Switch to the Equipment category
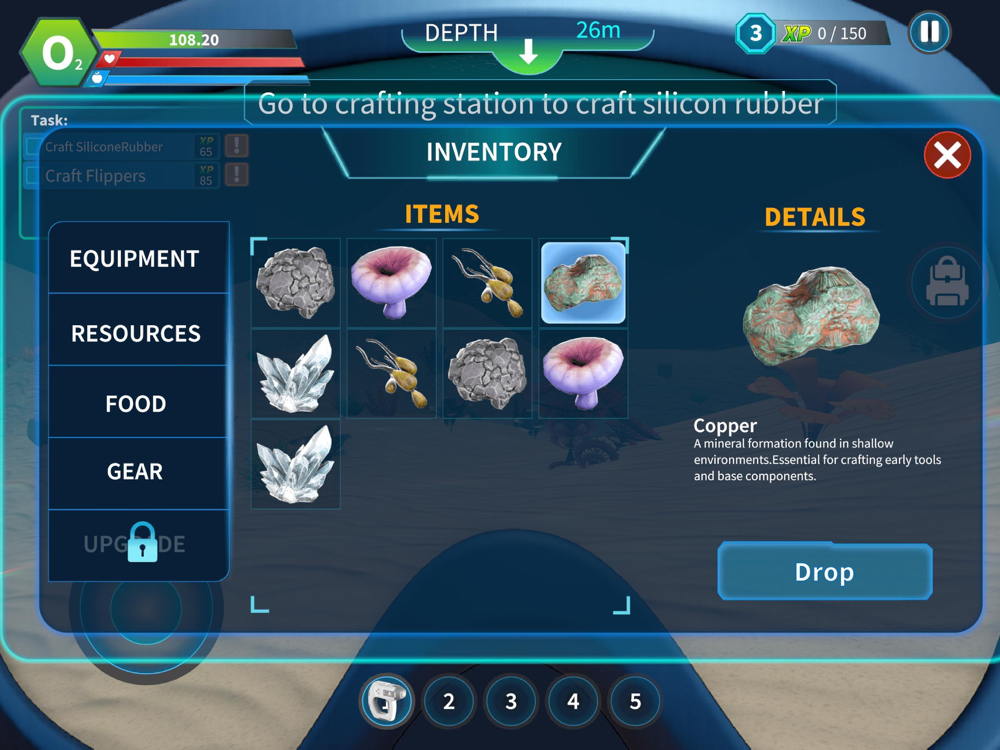 point(135,259)
